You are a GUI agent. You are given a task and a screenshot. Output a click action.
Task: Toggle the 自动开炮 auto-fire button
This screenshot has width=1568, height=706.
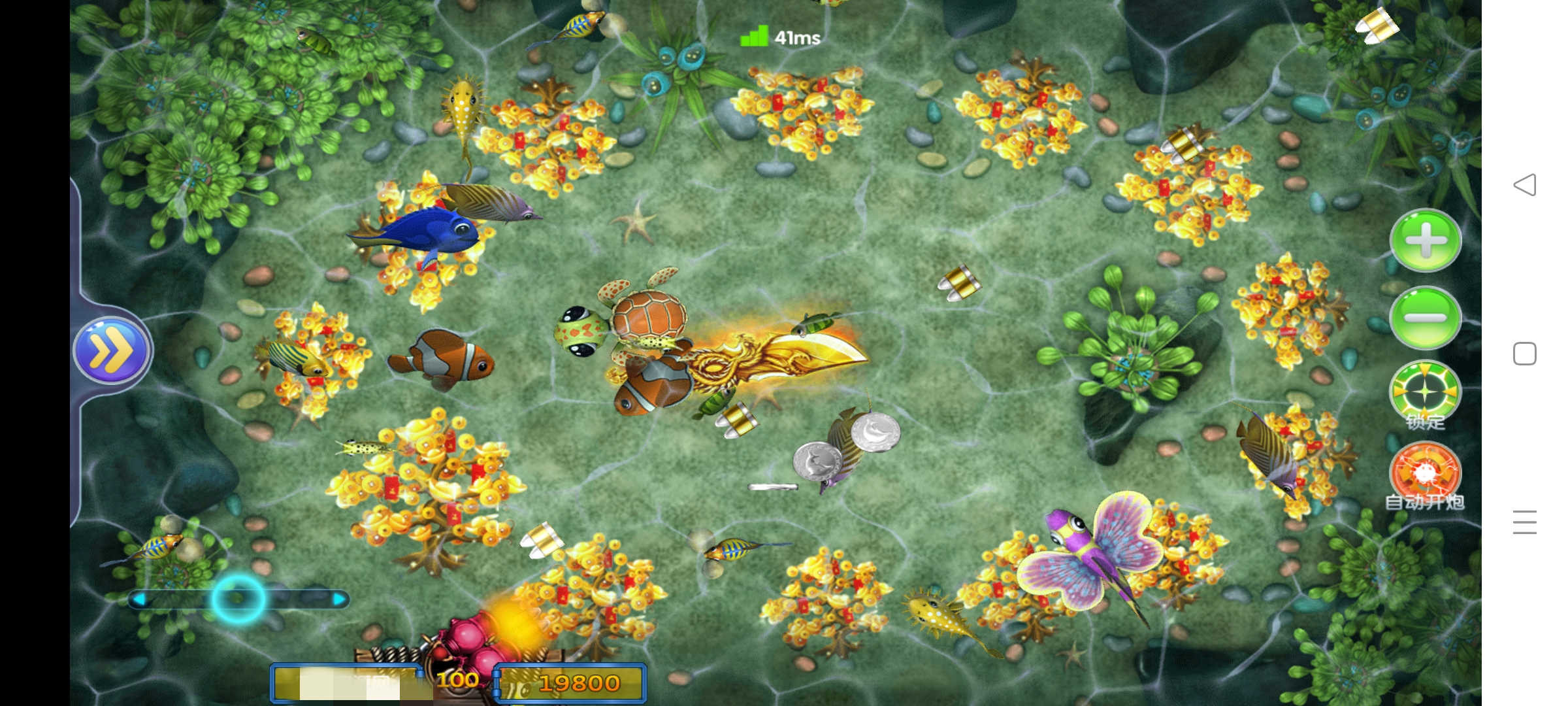tap(1425, 473)
